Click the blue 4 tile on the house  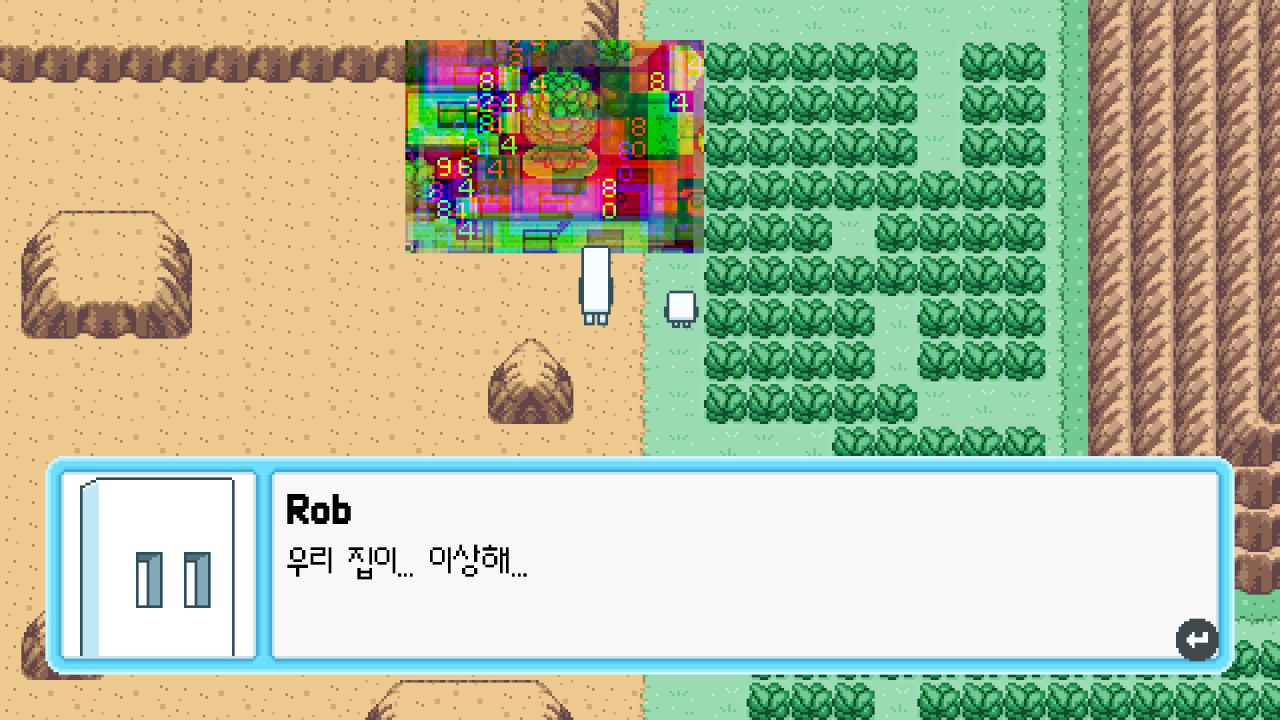681,100
